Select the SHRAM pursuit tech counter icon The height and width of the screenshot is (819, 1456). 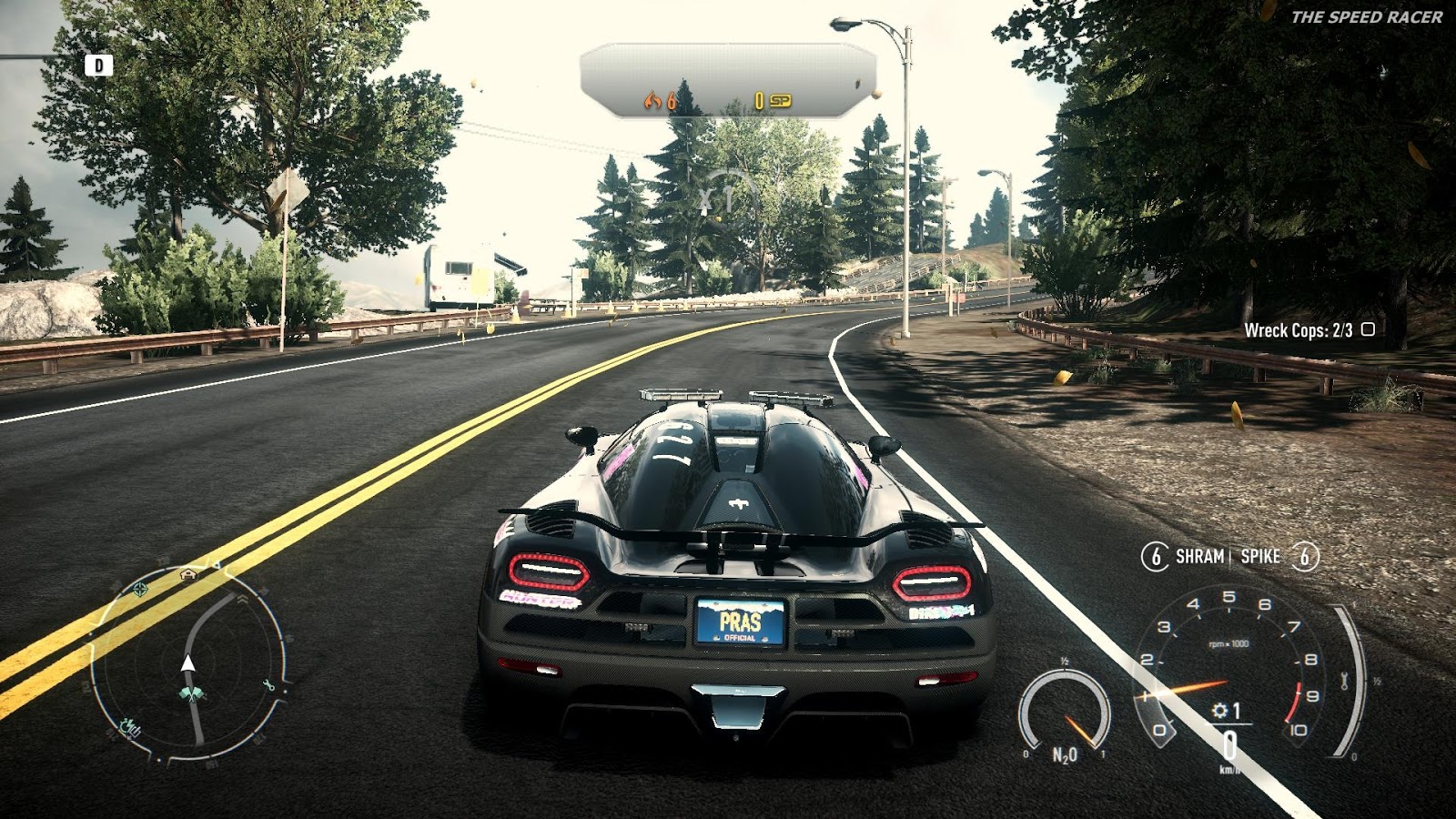point(1157,556)
